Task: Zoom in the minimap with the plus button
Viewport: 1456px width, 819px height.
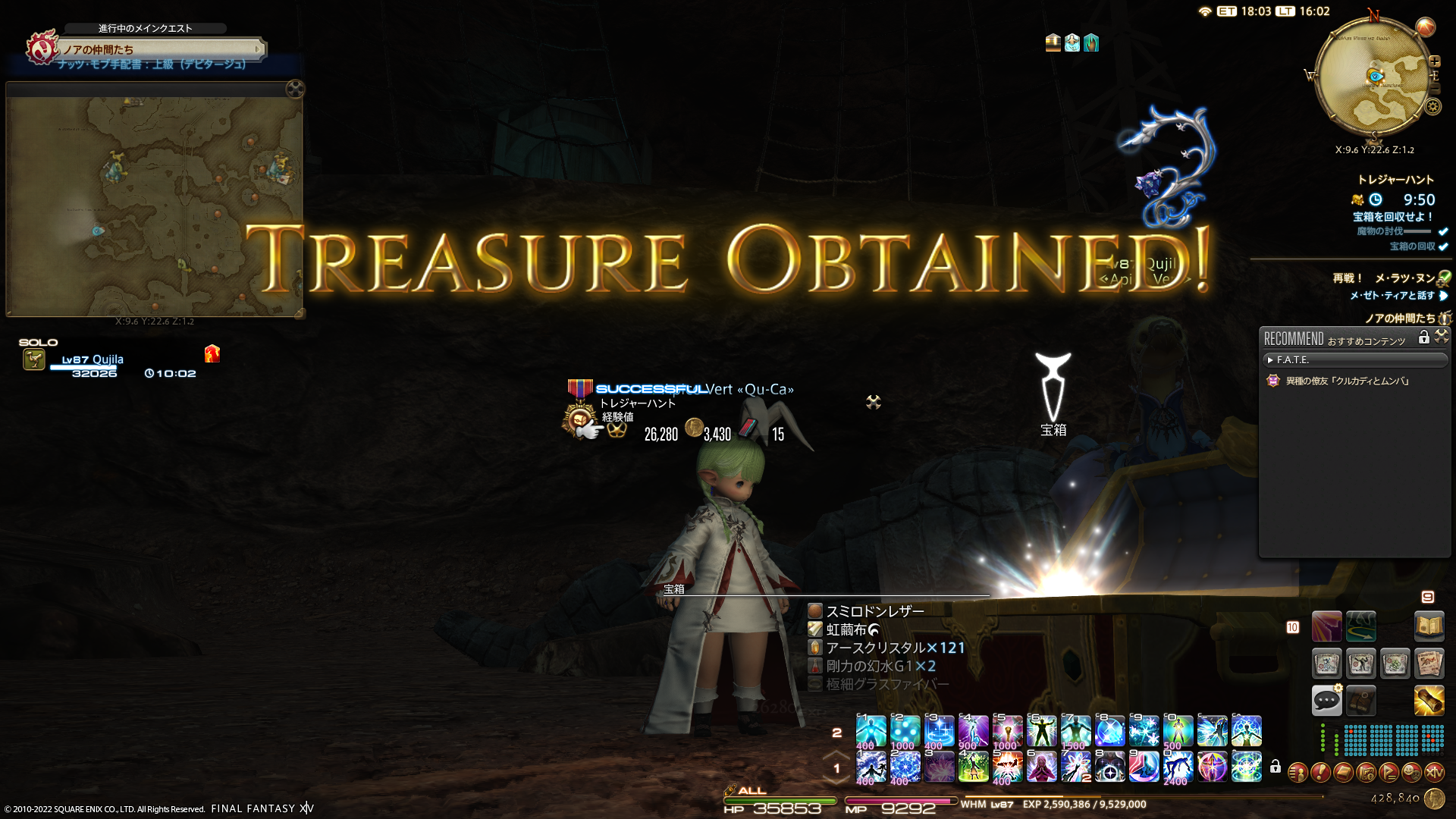Action: 1434,61
